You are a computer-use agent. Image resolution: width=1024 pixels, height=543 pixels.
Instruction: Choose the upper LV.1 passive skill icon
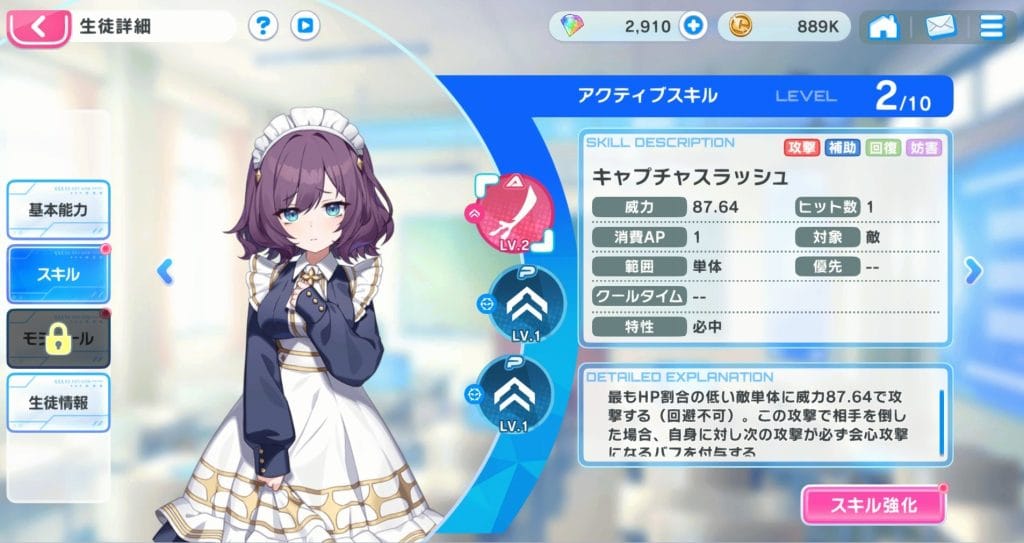coord(522,303)
